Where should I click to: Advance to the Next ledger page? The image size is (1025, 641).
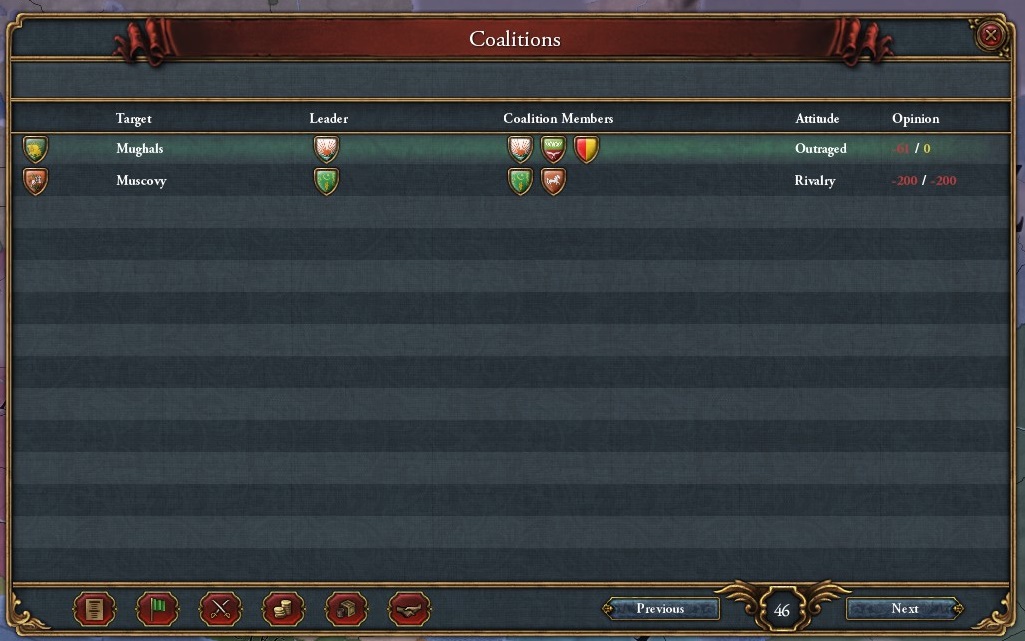[x=904, y=609]
